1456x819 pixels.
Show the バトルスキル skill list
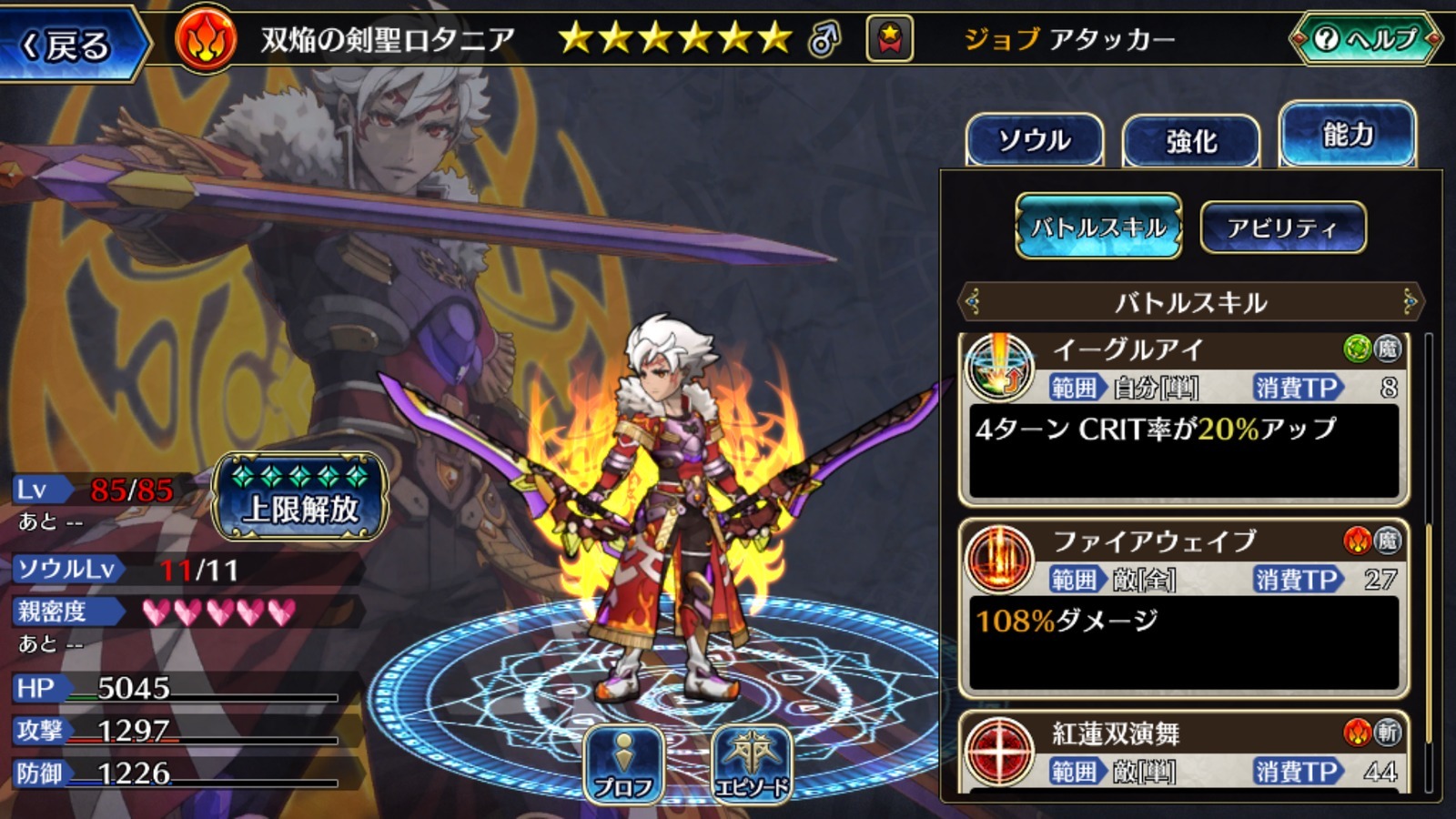point(1098,227)
